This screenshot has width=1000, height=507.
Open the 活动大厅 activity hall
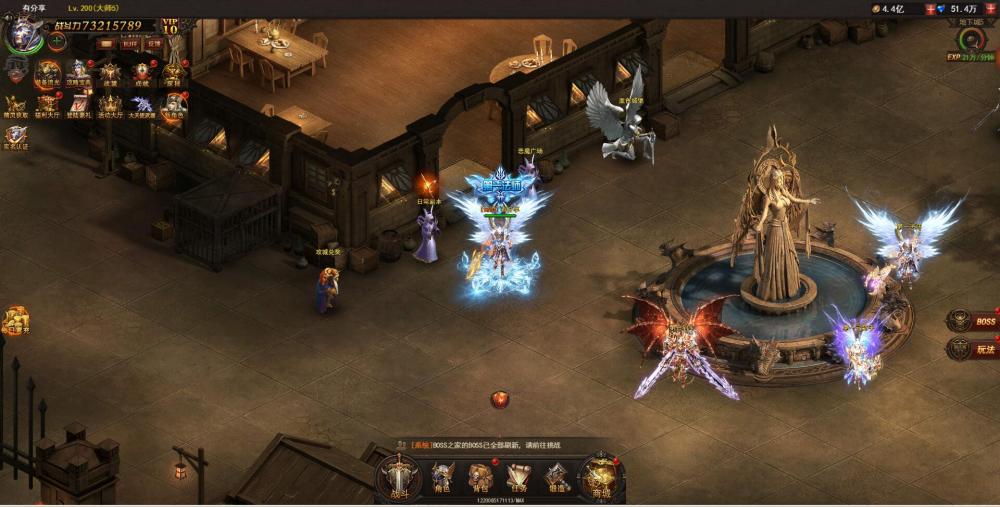pos(110,104)
